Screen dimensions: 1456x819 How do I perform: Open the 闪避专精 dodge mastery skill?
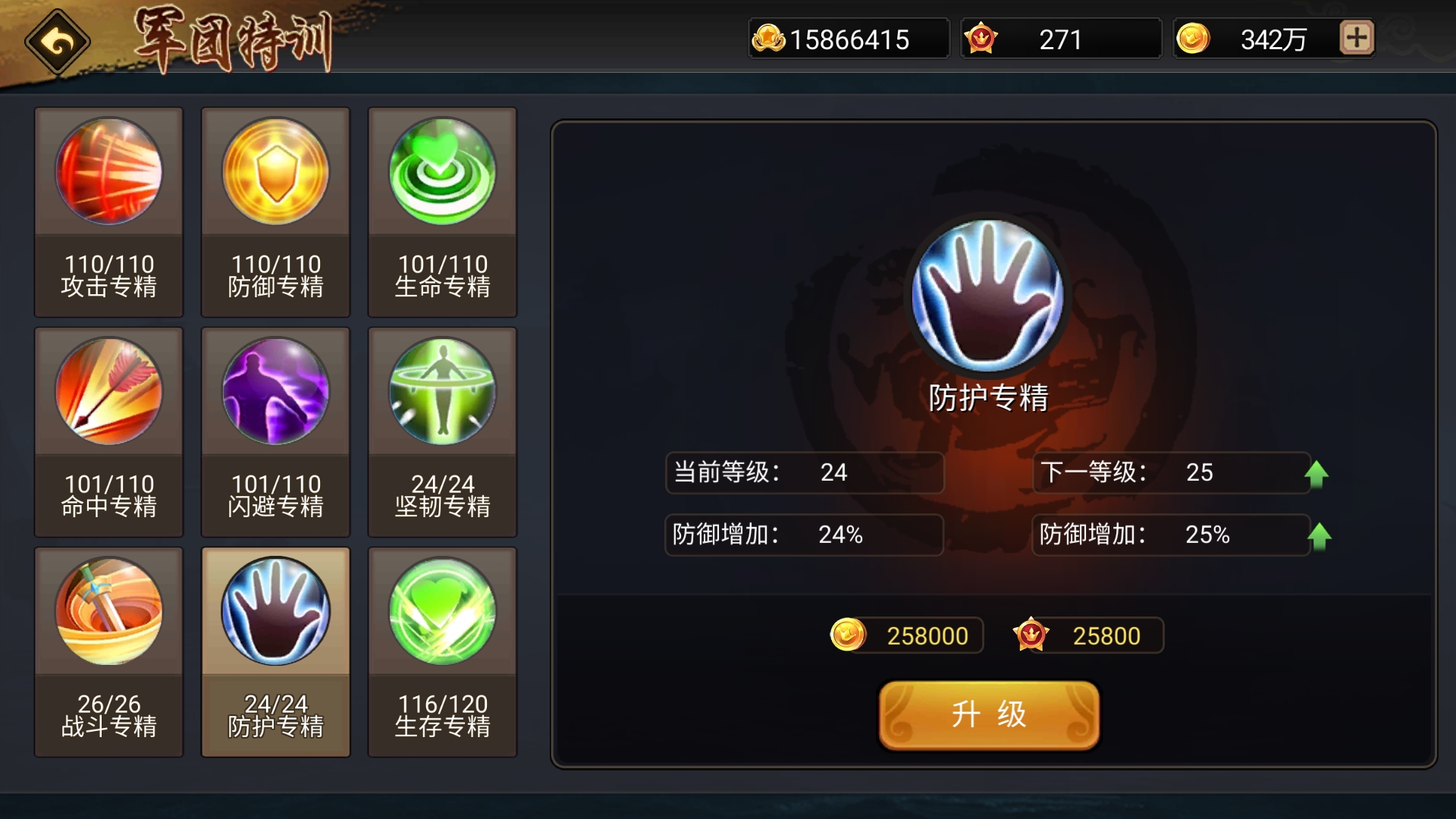[275, 391]
